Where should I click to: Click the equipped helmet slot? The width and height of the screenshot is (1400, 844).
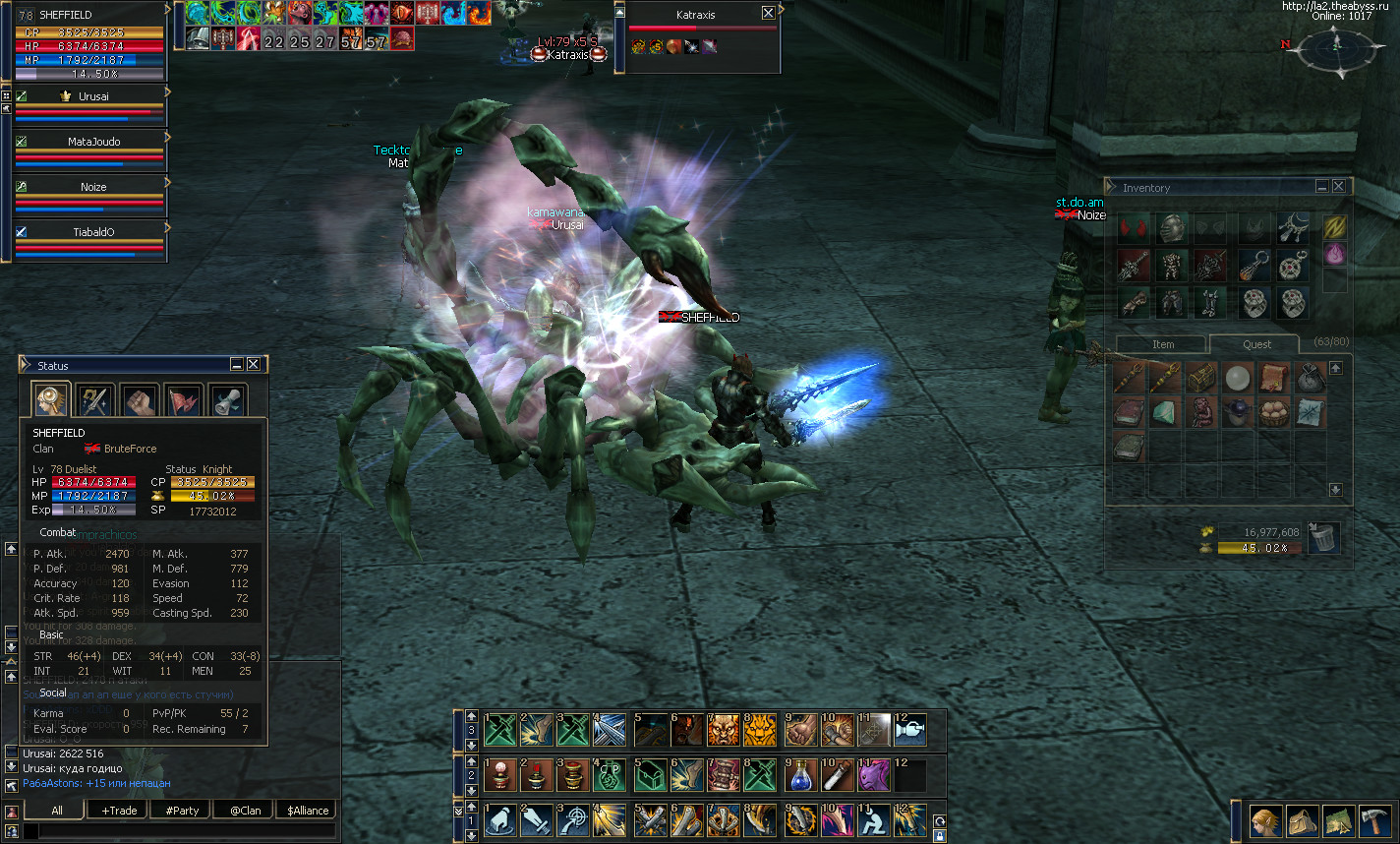click(x=1170, y=228)
